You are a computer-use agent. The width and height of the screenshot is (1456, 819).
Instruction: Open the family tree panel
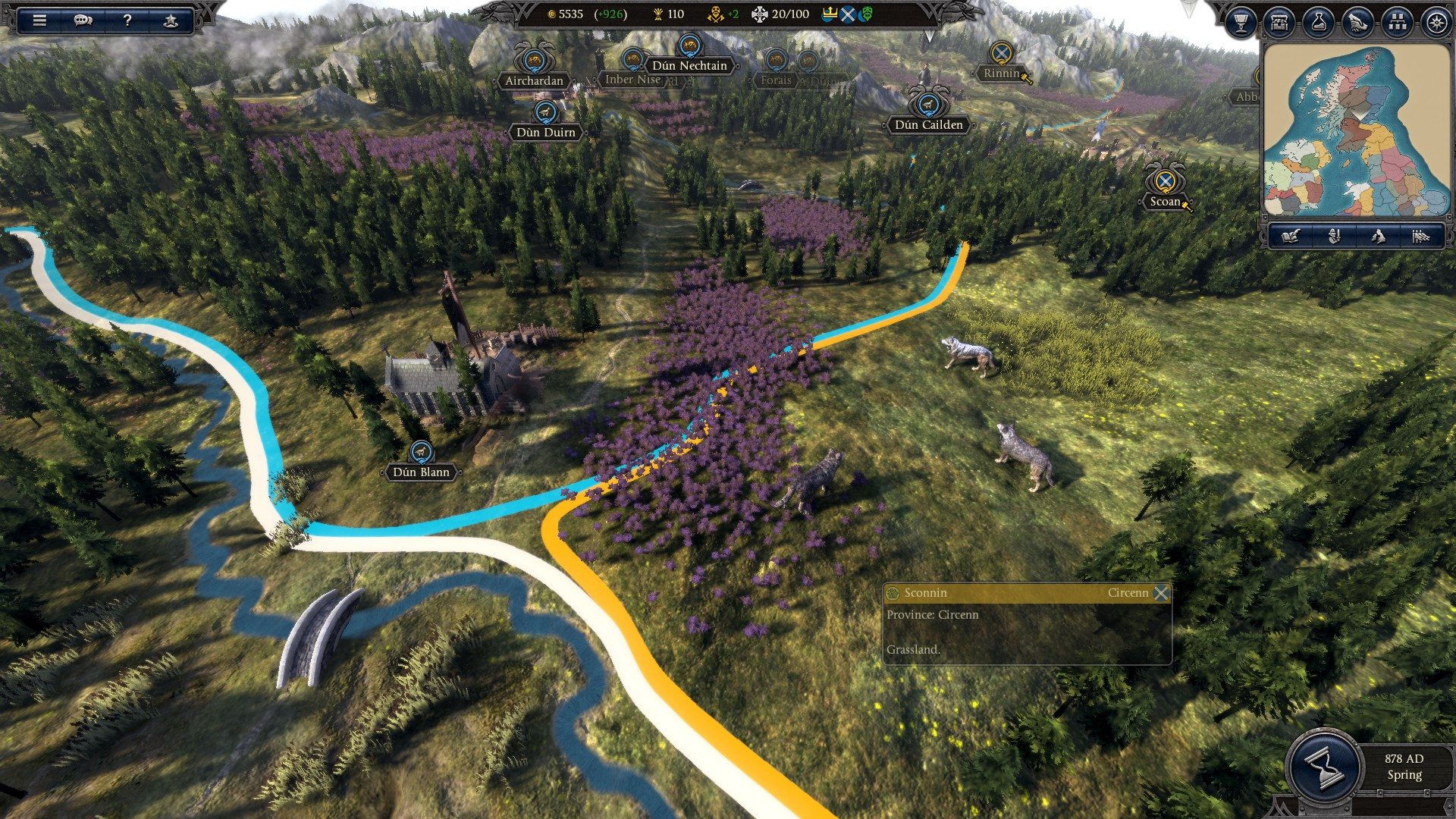point(1397,23)
